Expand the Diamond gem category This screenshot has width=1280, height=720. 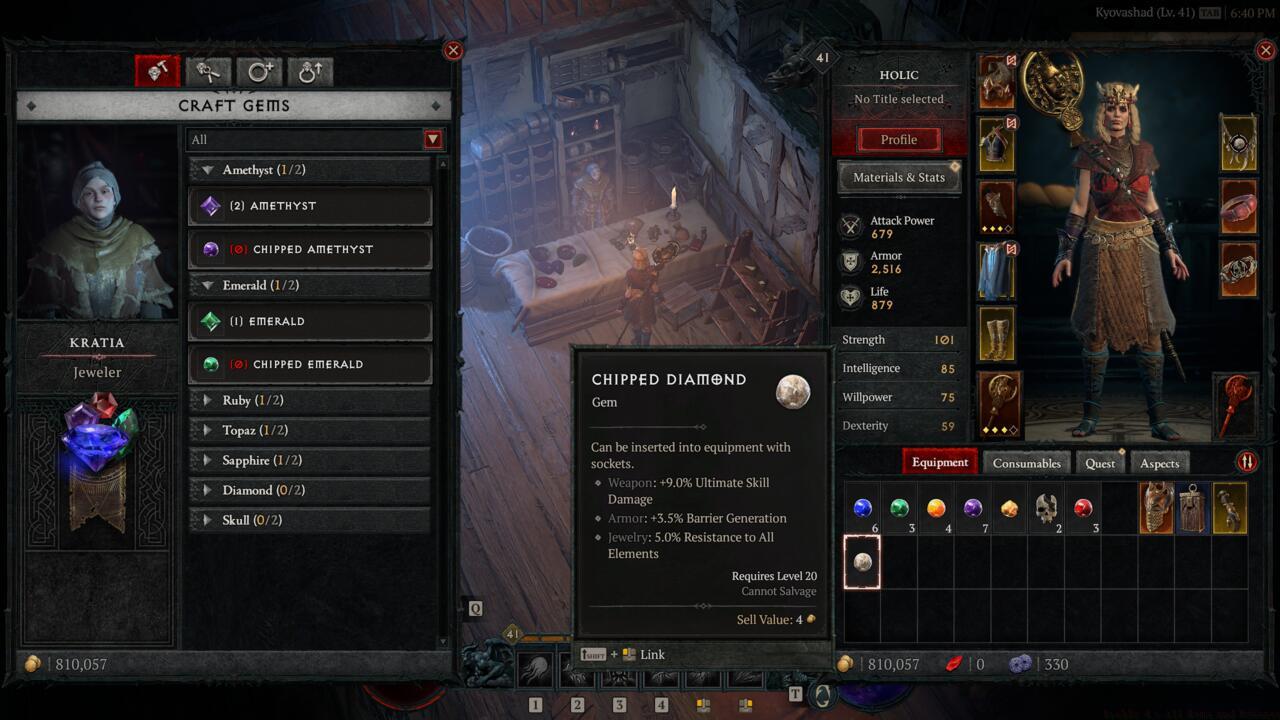[x=310, y=490]
